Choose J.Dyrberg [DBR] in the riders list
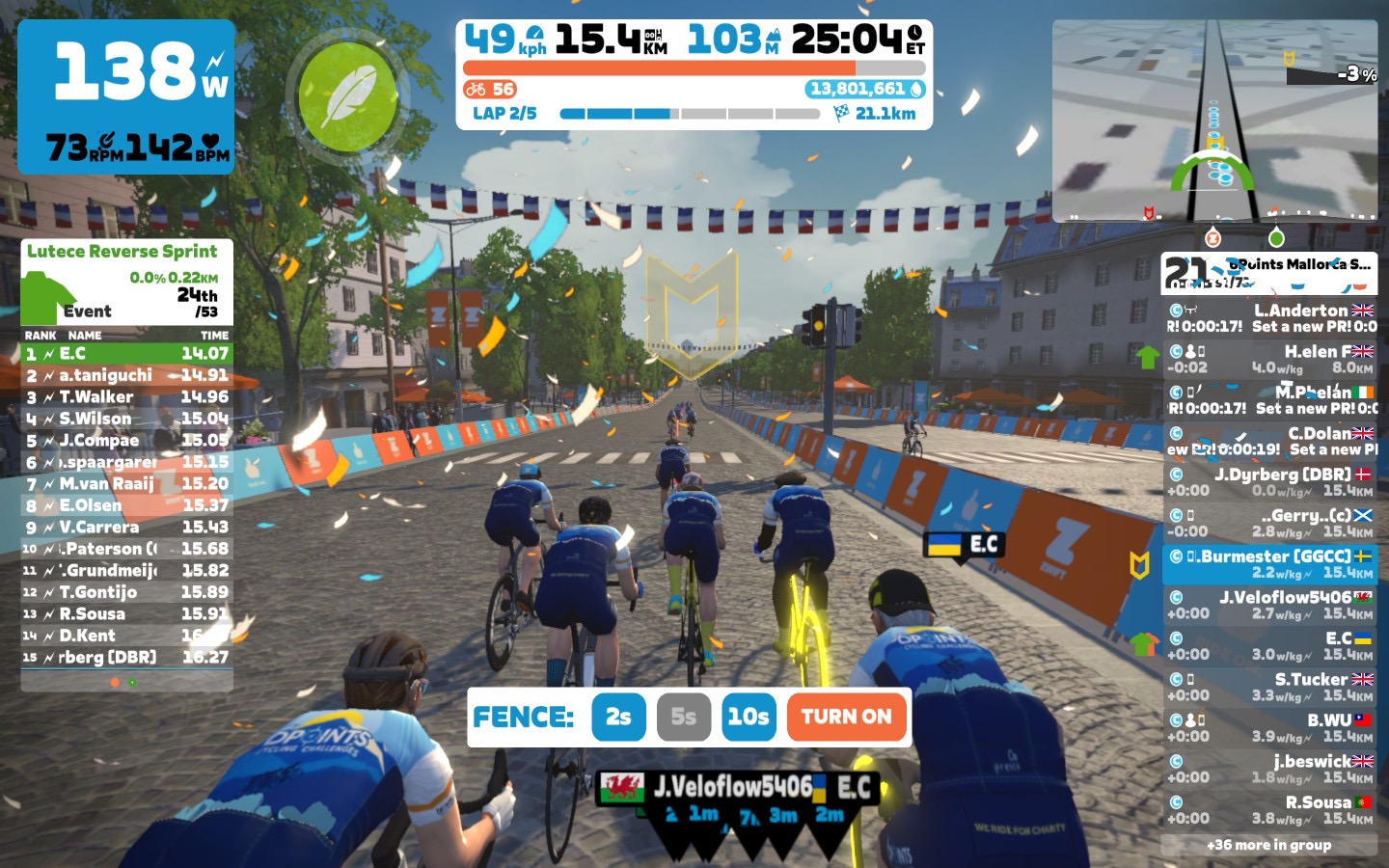The image size is (1389, 868). click(1269, 482)
